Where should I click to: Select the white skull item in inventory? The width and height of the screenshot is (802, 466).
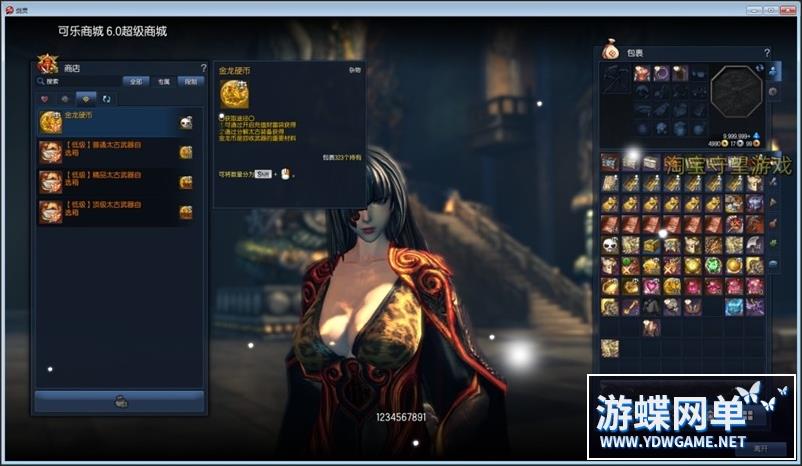pyautogui.click(x=609, y=244)
